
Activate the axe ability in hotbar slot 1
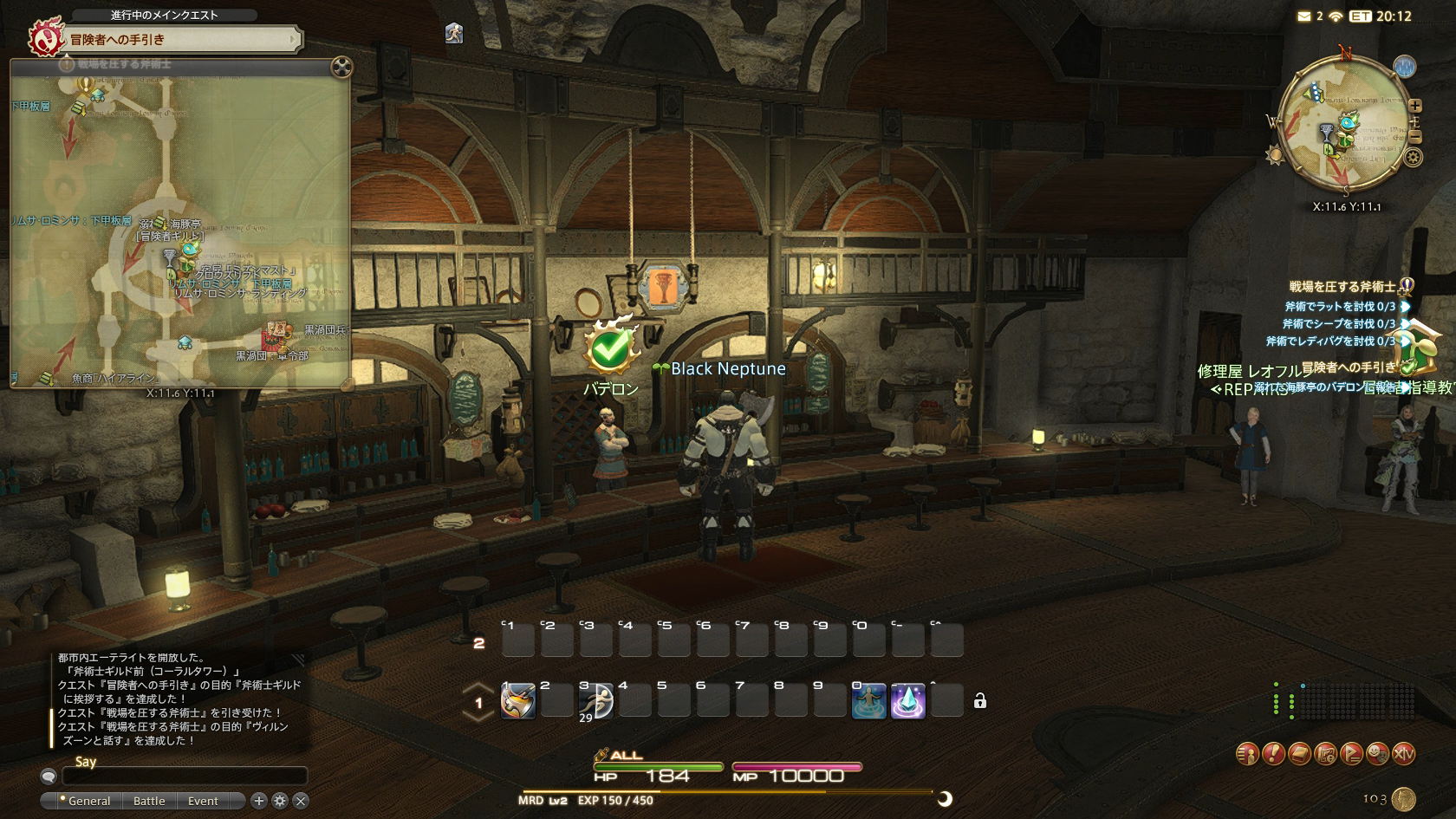[517, 701]
